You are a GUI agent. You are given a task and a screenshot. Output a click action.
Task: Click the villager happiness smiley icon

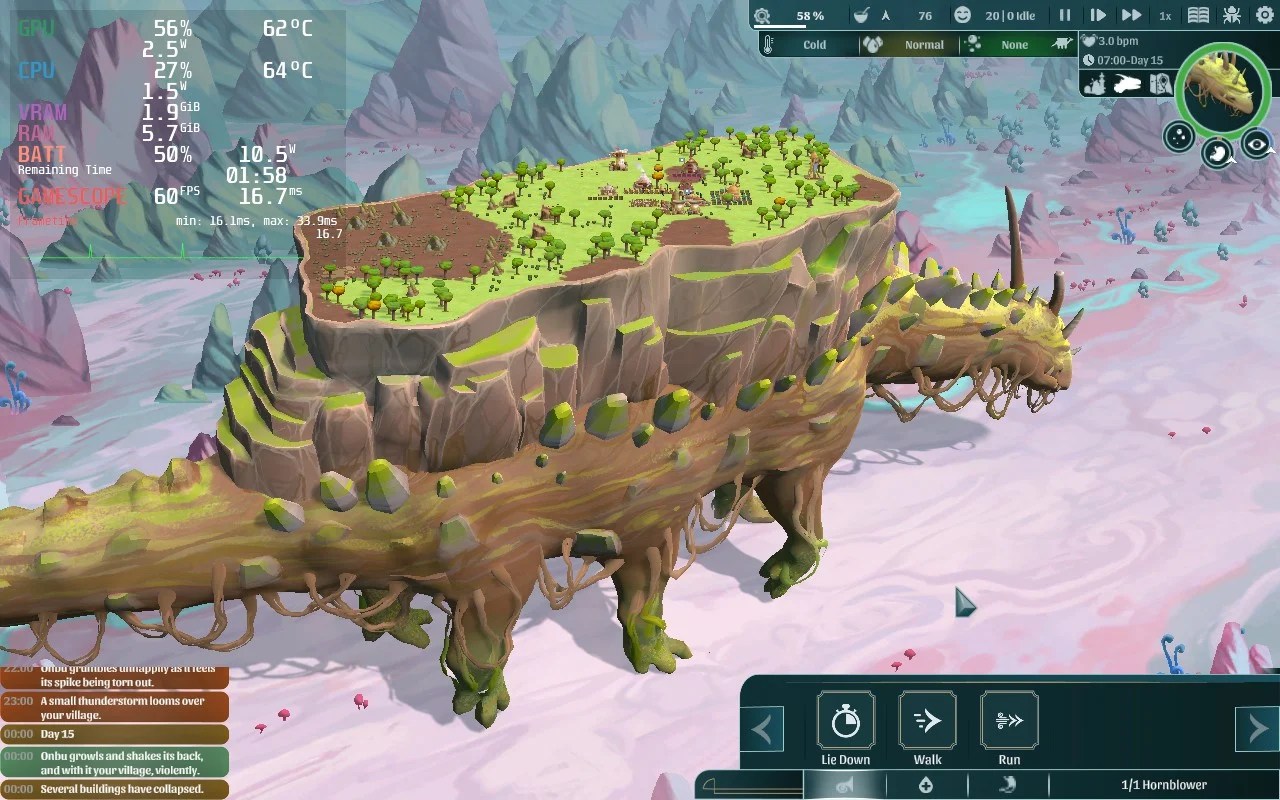coord(962,15)
